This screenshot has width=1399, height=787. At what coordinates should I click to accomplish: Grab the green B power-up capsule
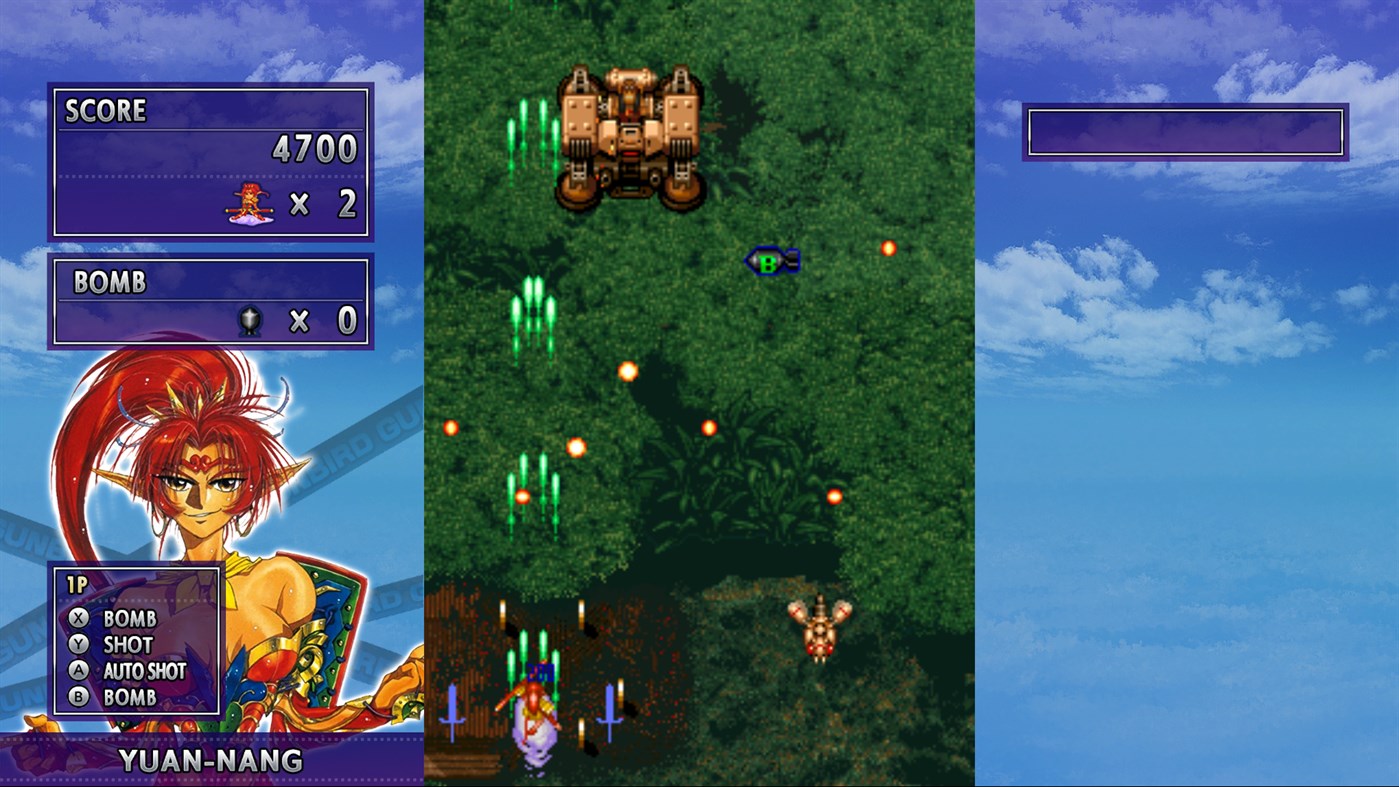770,261
